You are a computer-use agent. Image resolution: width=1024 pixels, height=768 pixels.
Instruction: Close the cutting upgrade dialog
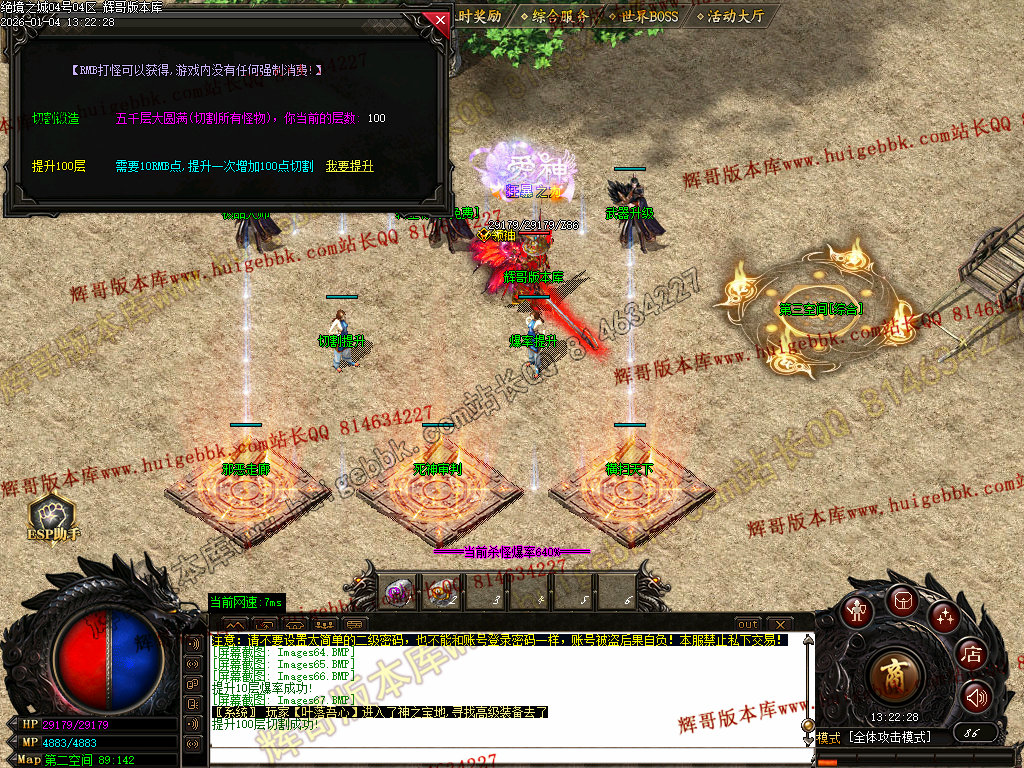pos(437,19)
